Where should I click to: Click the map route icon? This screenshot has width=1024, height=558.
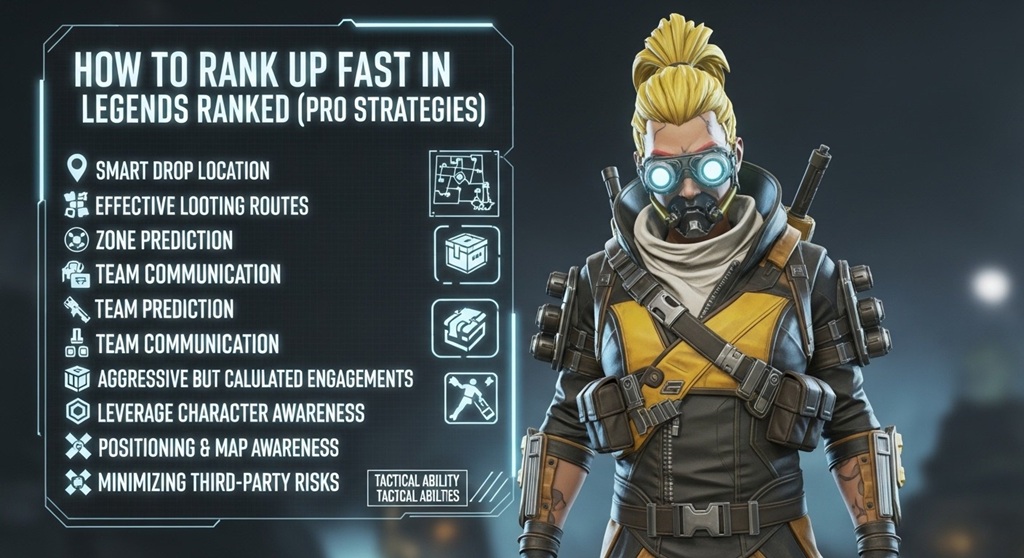coord(463,182)
